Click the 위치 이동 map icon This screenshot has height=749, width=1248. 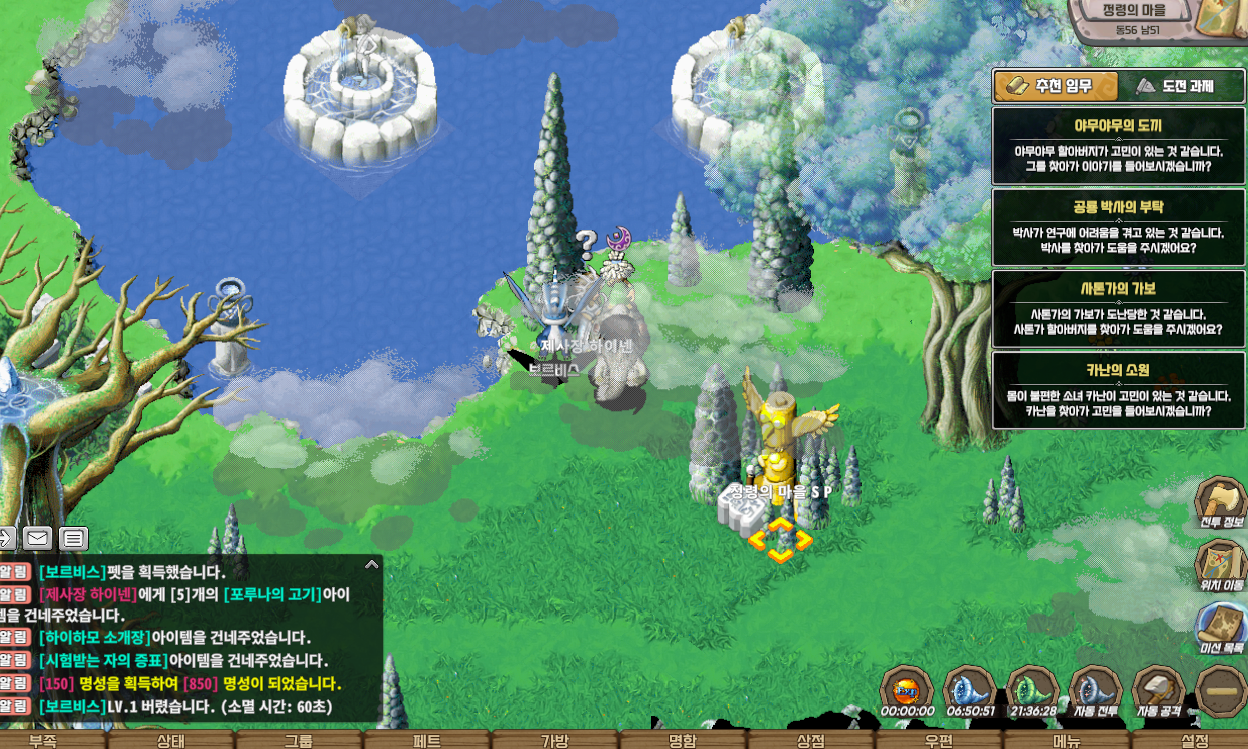click(x=1221, y=564)
